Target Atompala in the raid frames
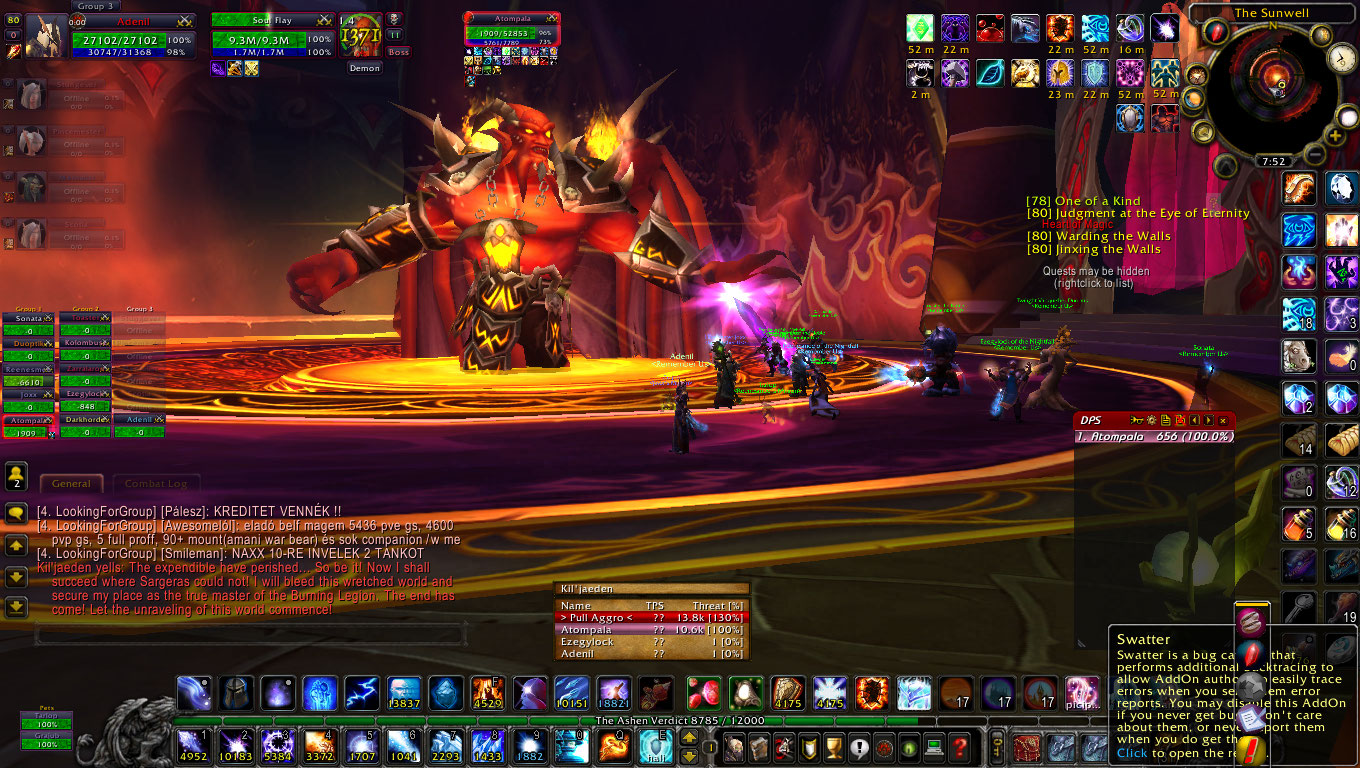 coord(27,428)
